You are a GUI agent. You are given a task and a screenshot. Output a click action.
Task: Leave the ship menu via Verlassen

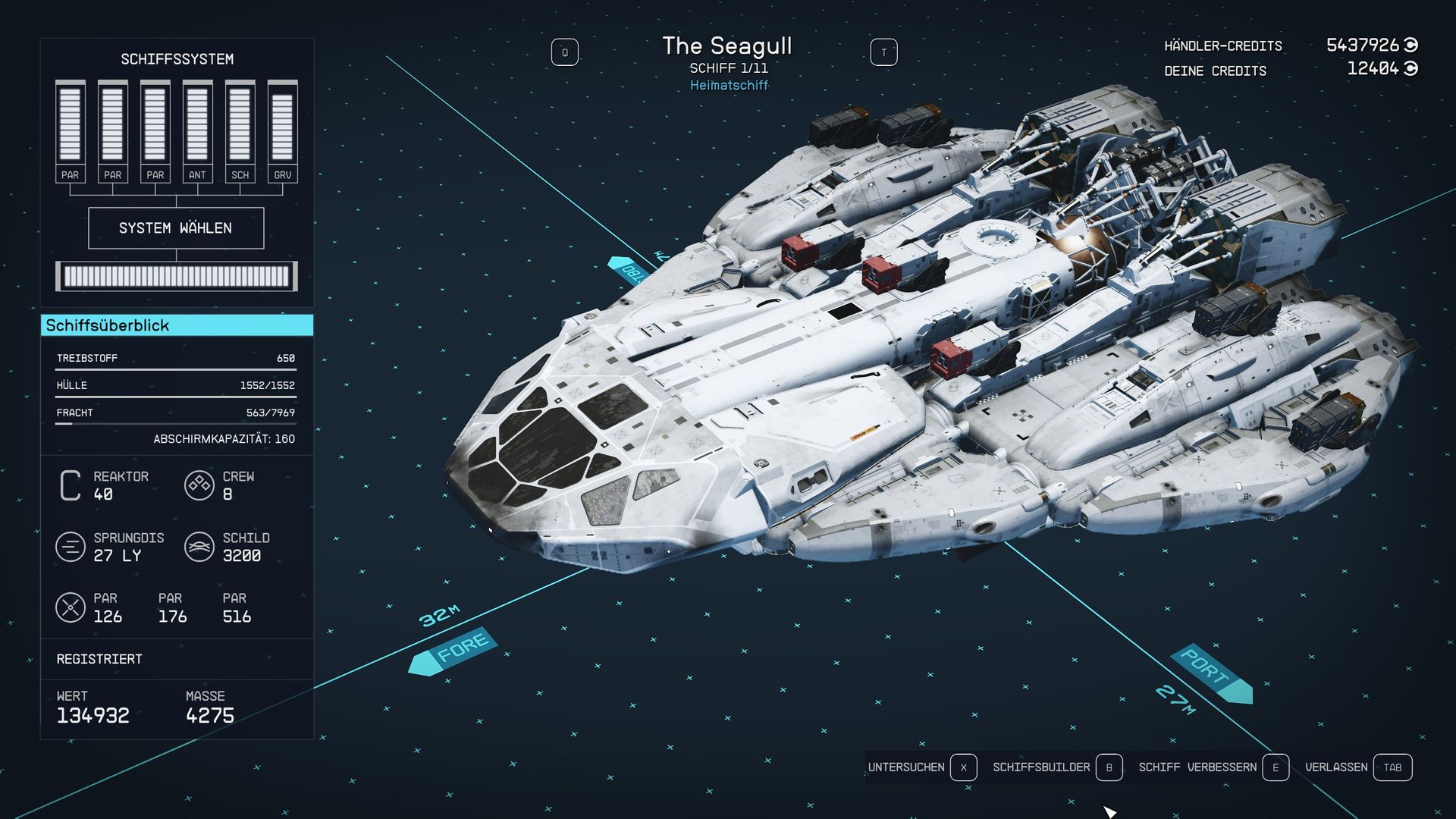point(1357,767)
